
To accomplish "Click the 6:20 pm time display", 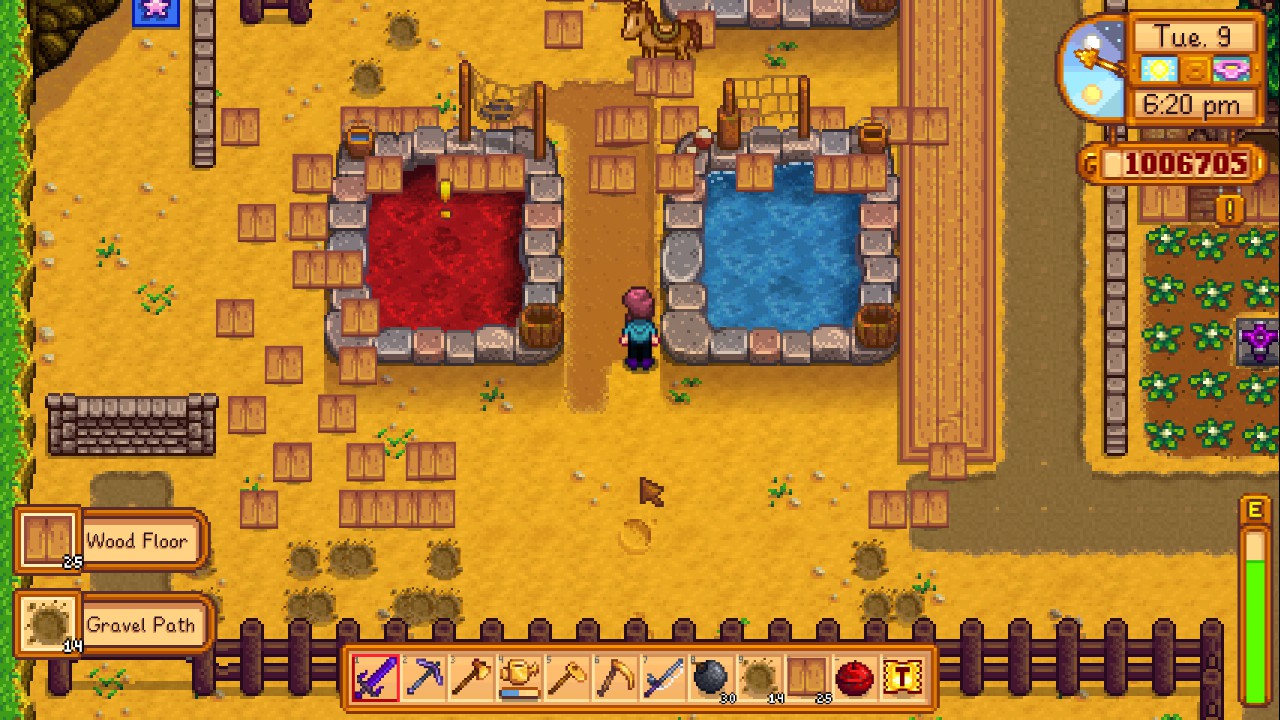I will pos(1193,104).
